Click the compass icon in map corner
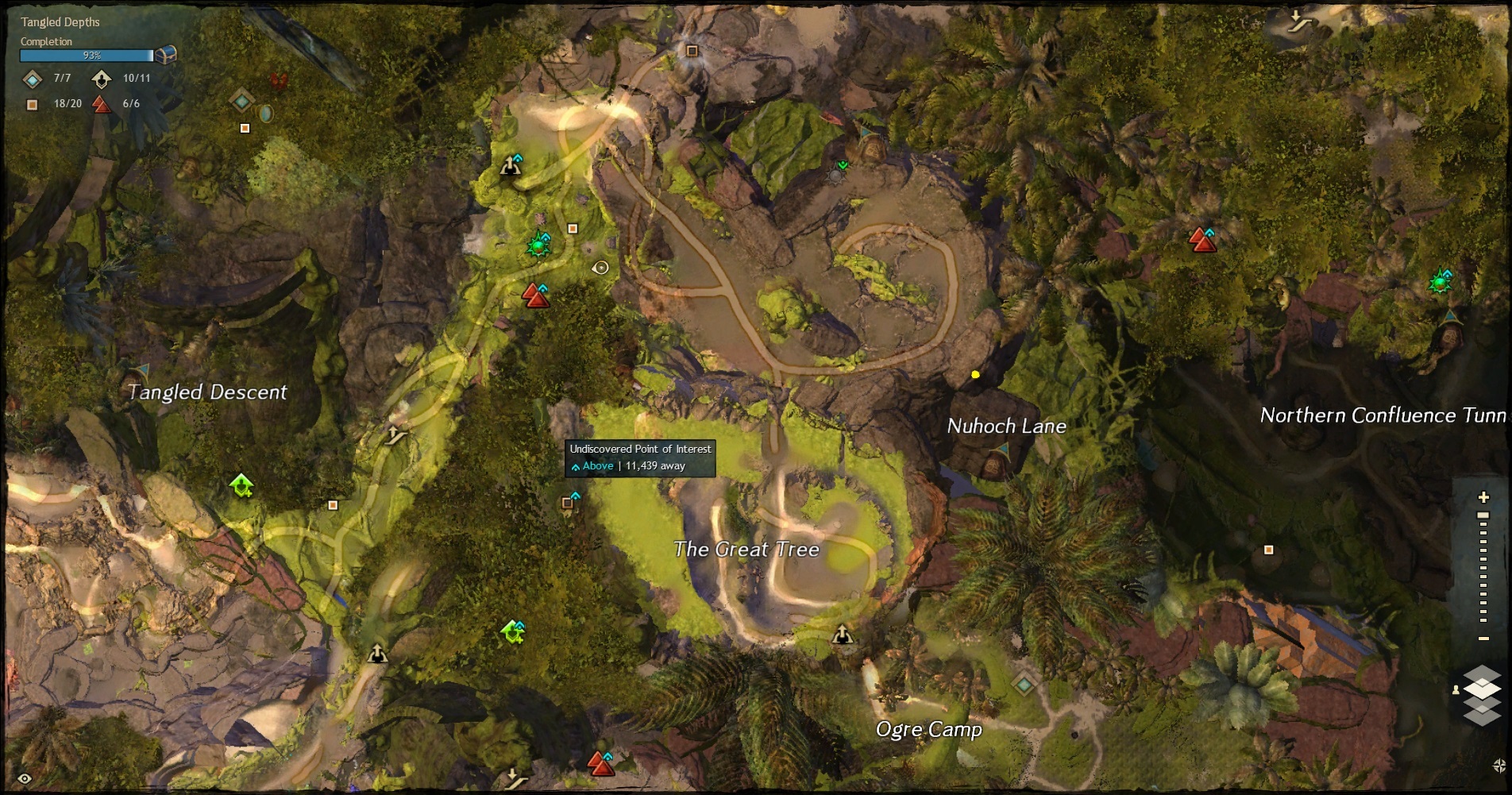Screen dimensions: 1512x795 [1498, 766]
